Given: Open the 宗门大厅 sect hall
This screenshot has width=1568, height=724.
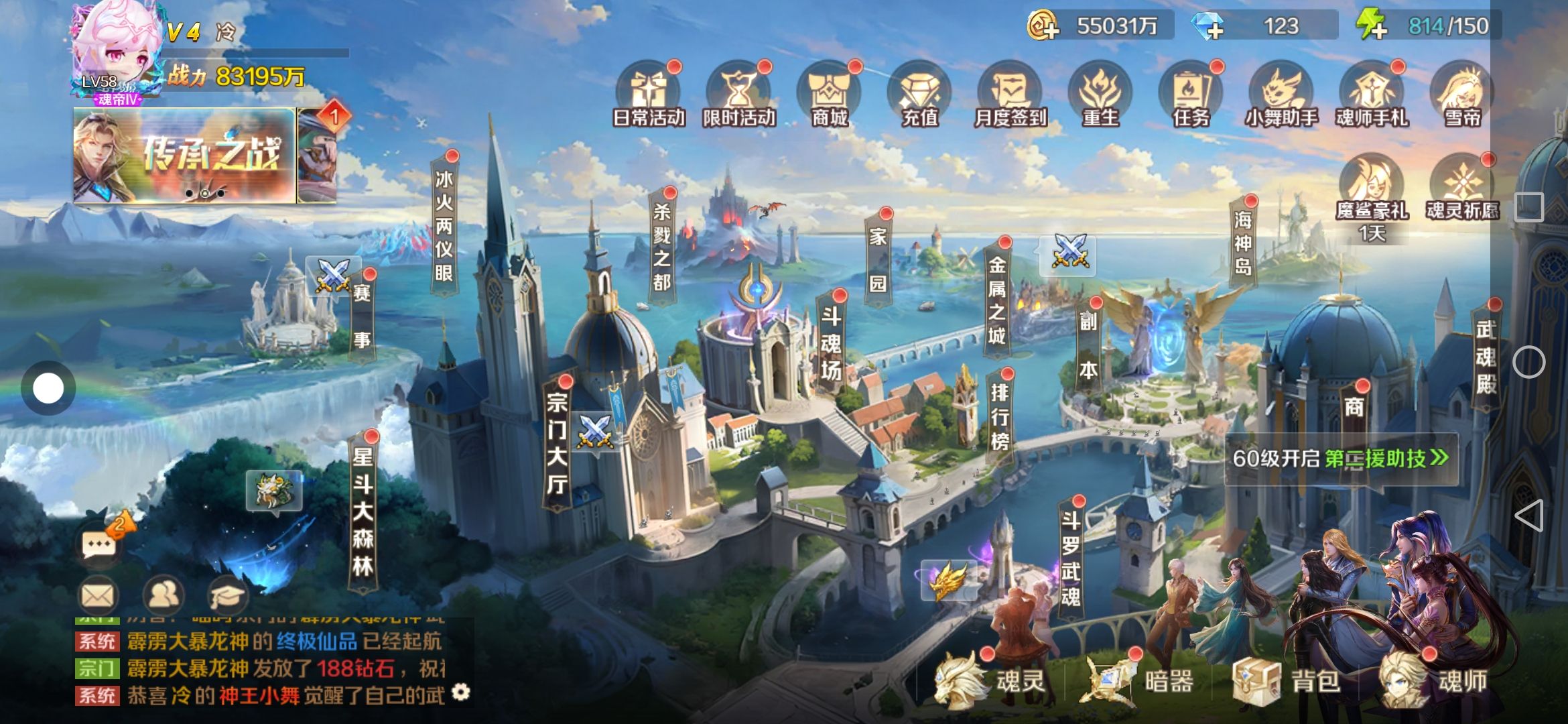Looking at the screenshot, I should [x=557, y=444].
